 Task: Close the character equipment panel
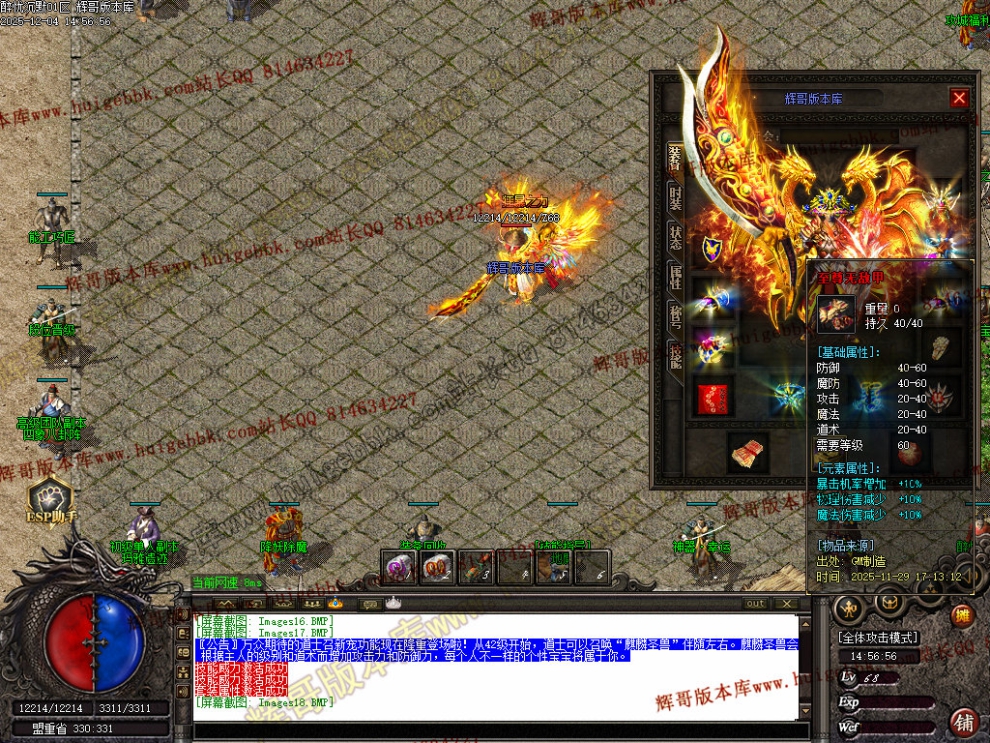coord(959,98)
